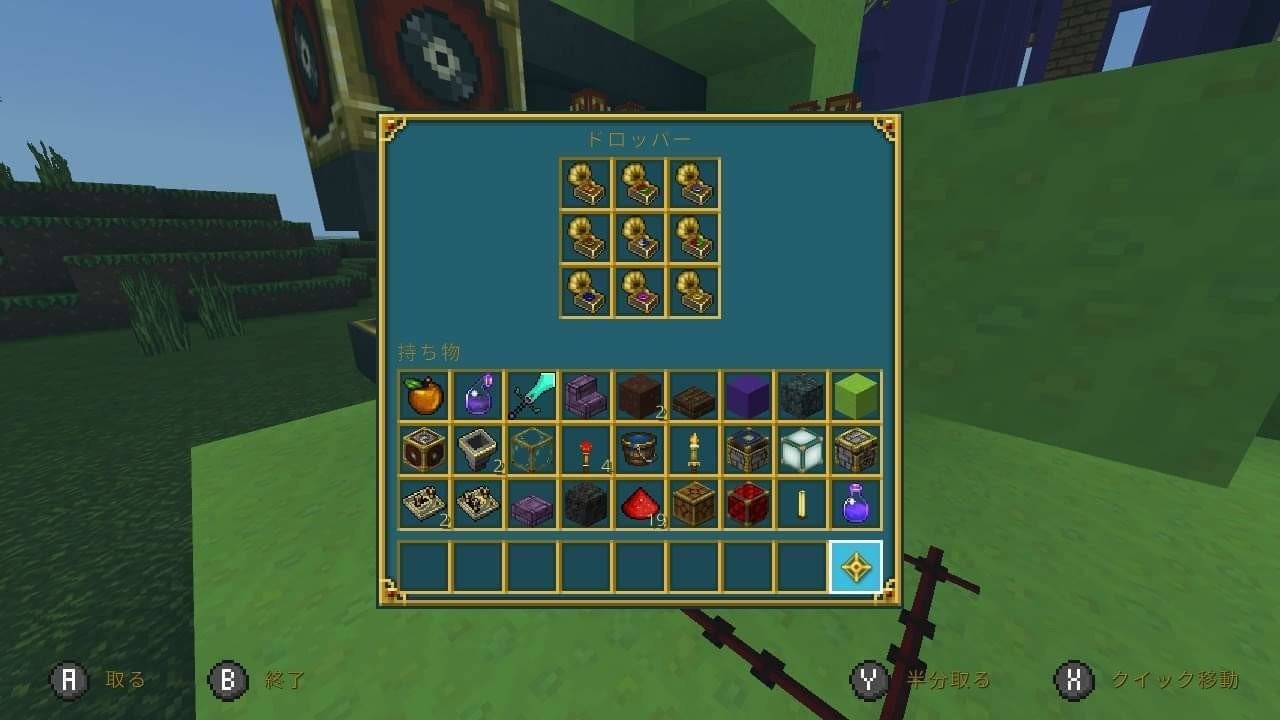
Task: Take the jukebox from the dropper's center slot
Action: coord(640,240)
